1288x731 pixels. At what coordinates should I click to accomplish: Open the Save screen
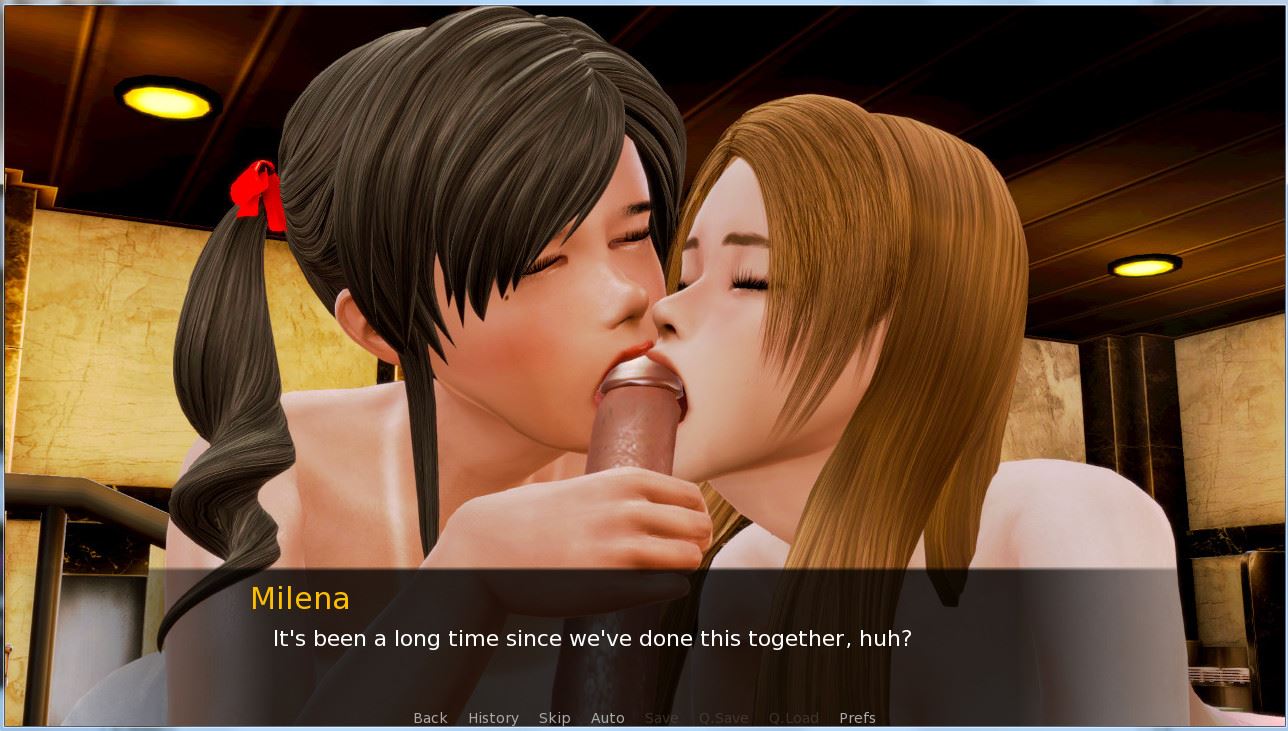coord(661,718)
